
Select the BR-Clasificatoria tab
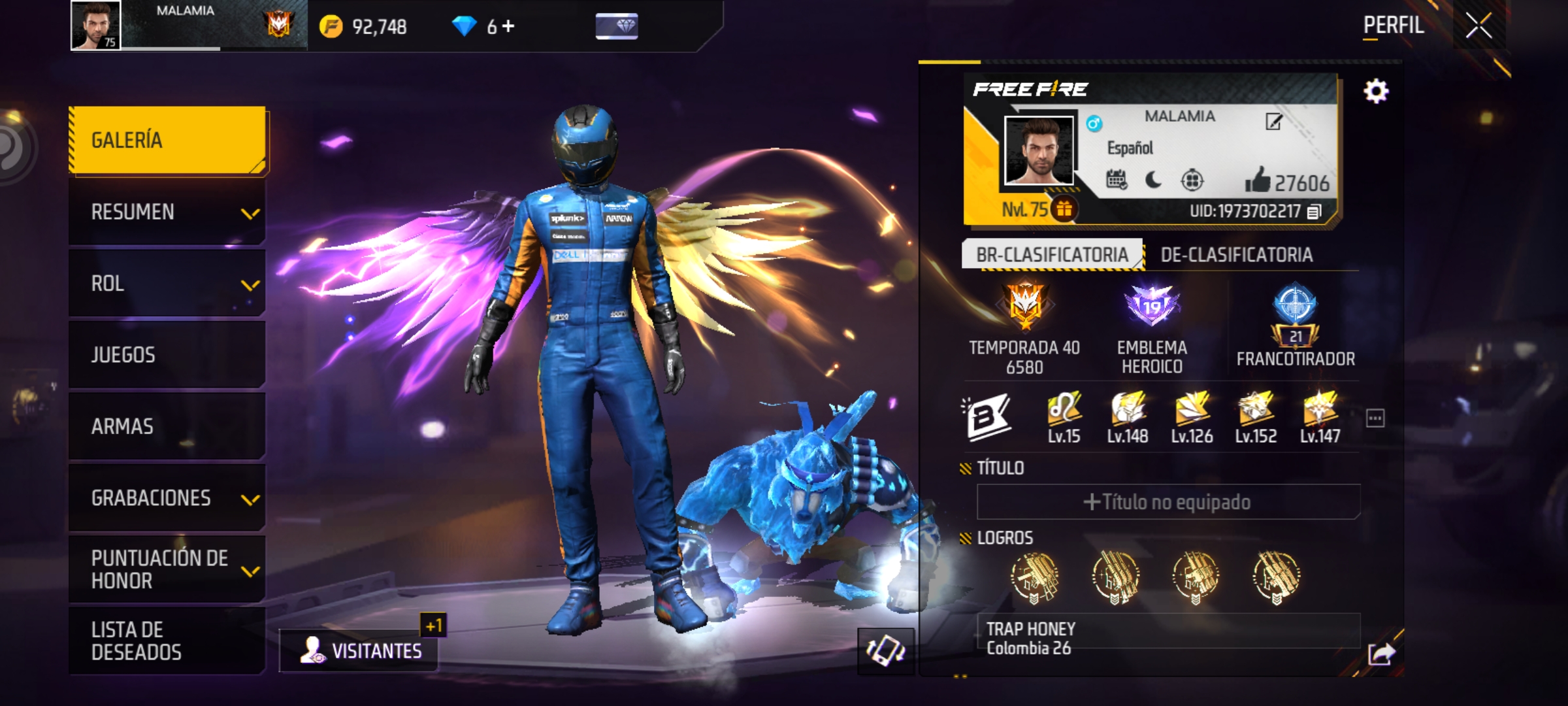[x=1052, y=255]
